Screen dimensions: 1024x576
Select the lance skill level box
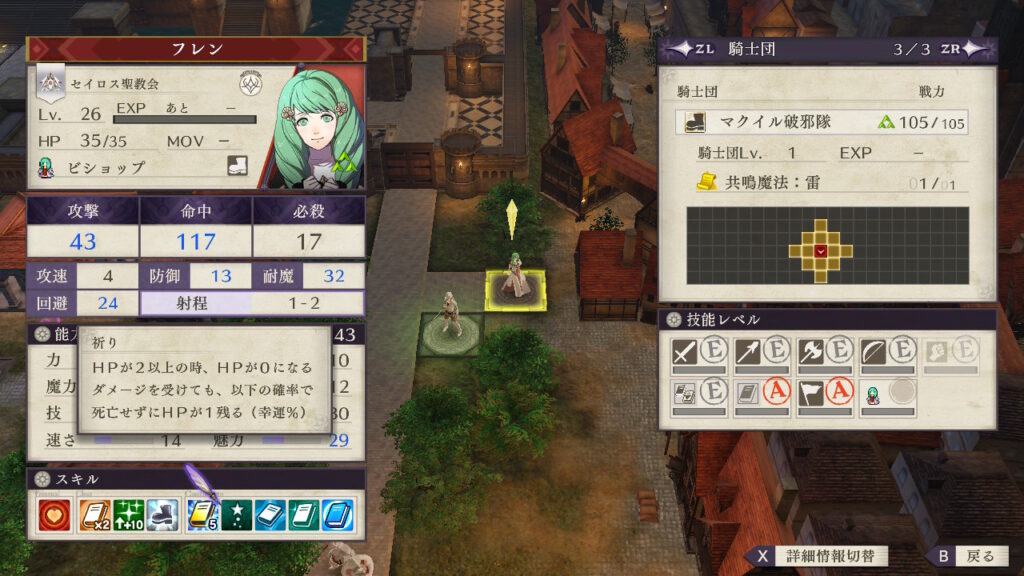(760, 353)
